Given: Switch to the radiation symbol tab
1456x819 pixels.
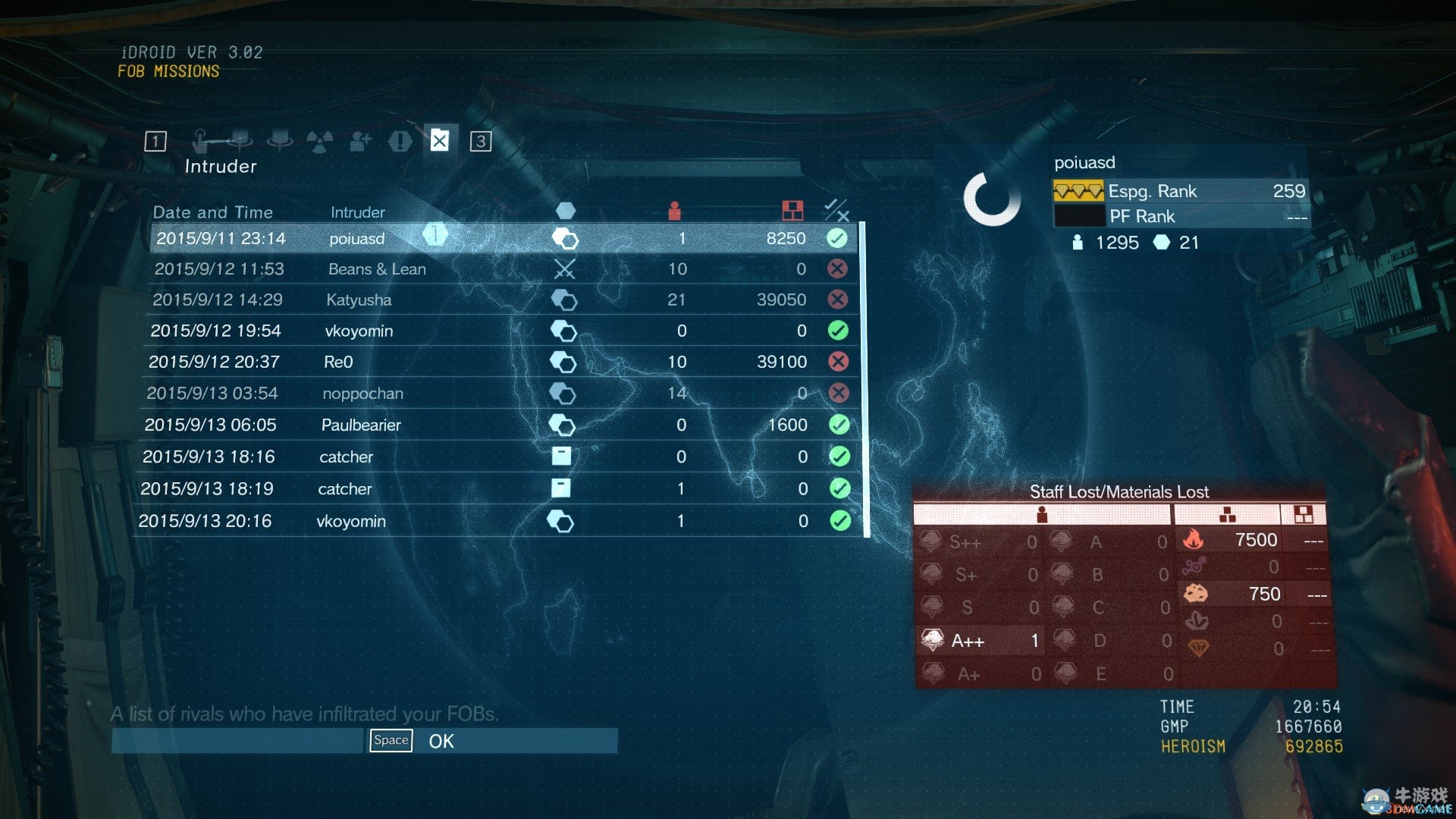Looking at the screenshot, I should pos(319,141).
